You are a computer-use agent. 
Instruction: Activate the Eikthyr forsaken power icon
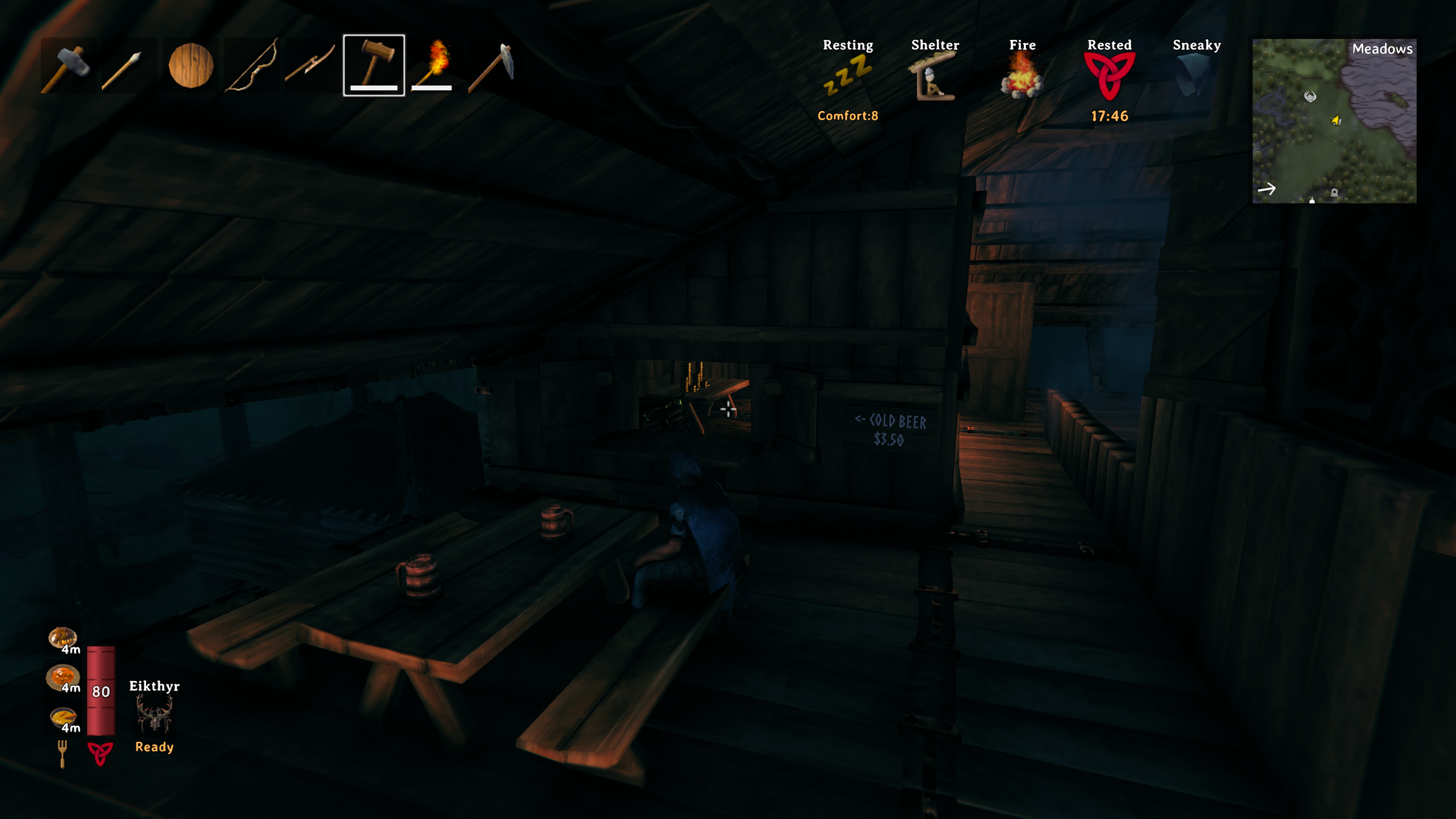[x=154, y=715]
